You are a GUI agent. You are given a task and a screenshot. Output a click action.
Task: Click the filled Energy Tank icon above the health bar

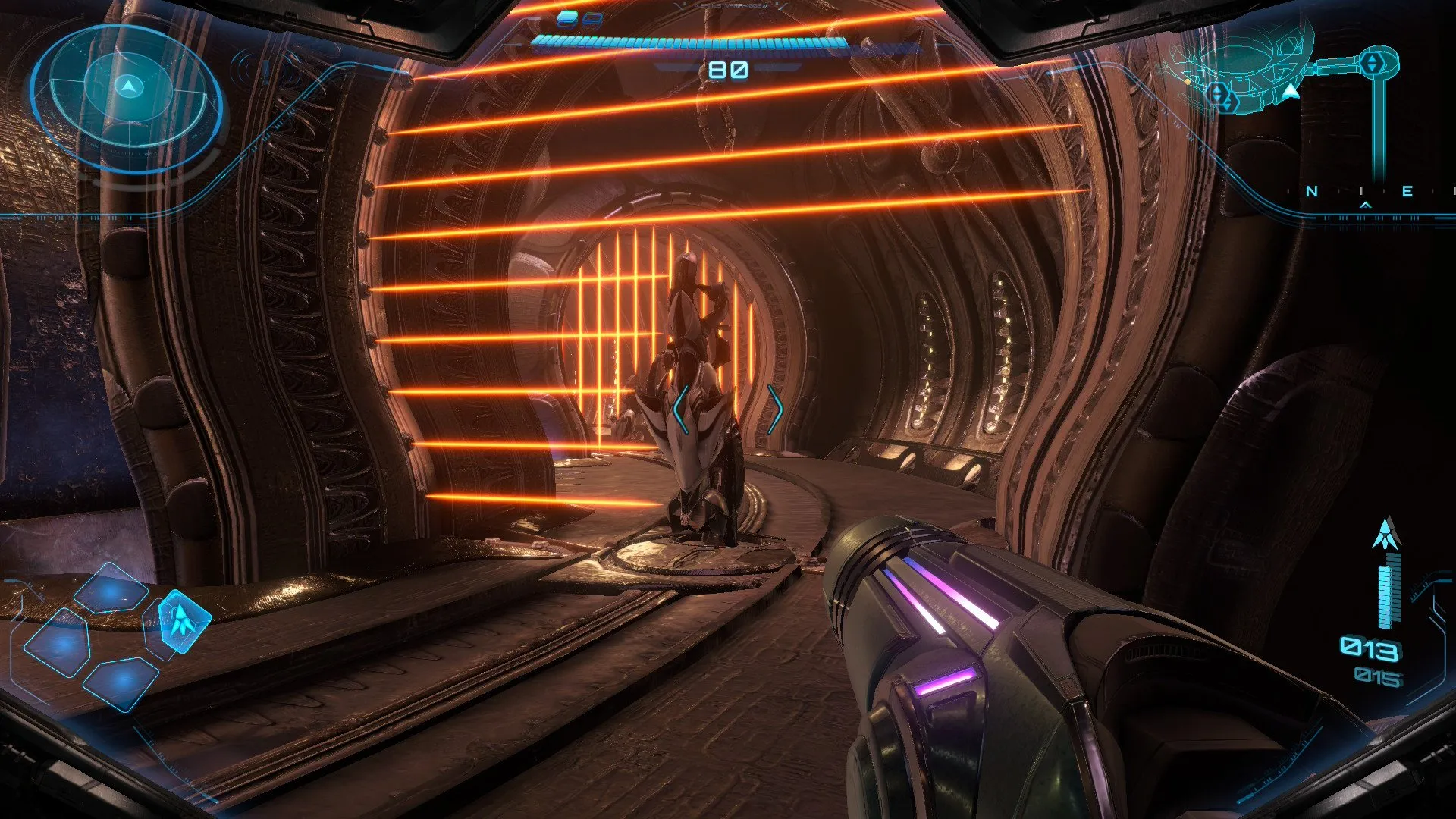566,18
